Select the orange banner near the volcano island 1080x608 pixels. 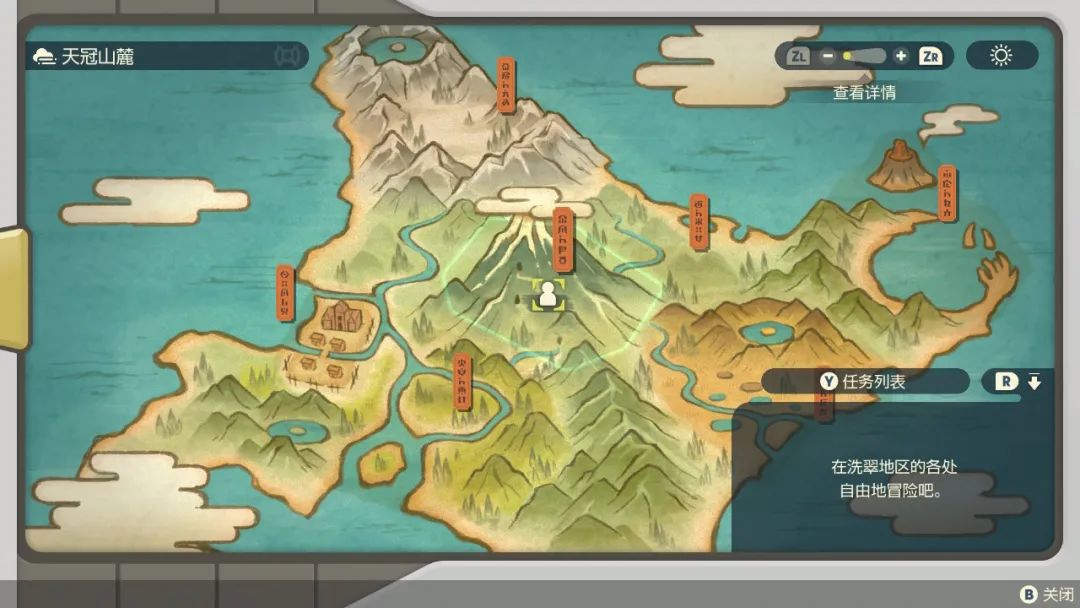(946, 193)
